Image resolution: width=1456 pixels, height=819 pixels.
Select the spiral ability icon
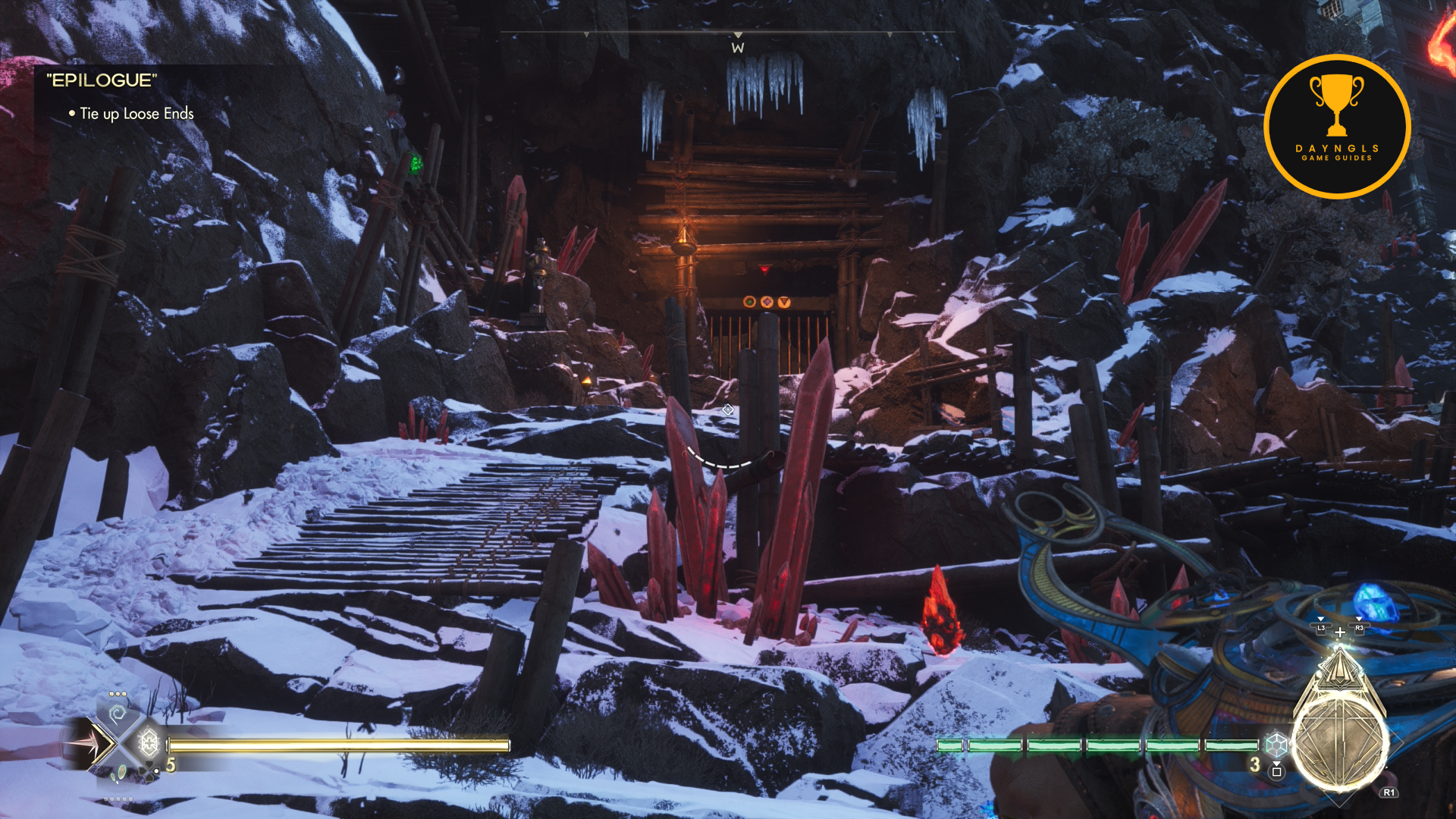[117, 714]
